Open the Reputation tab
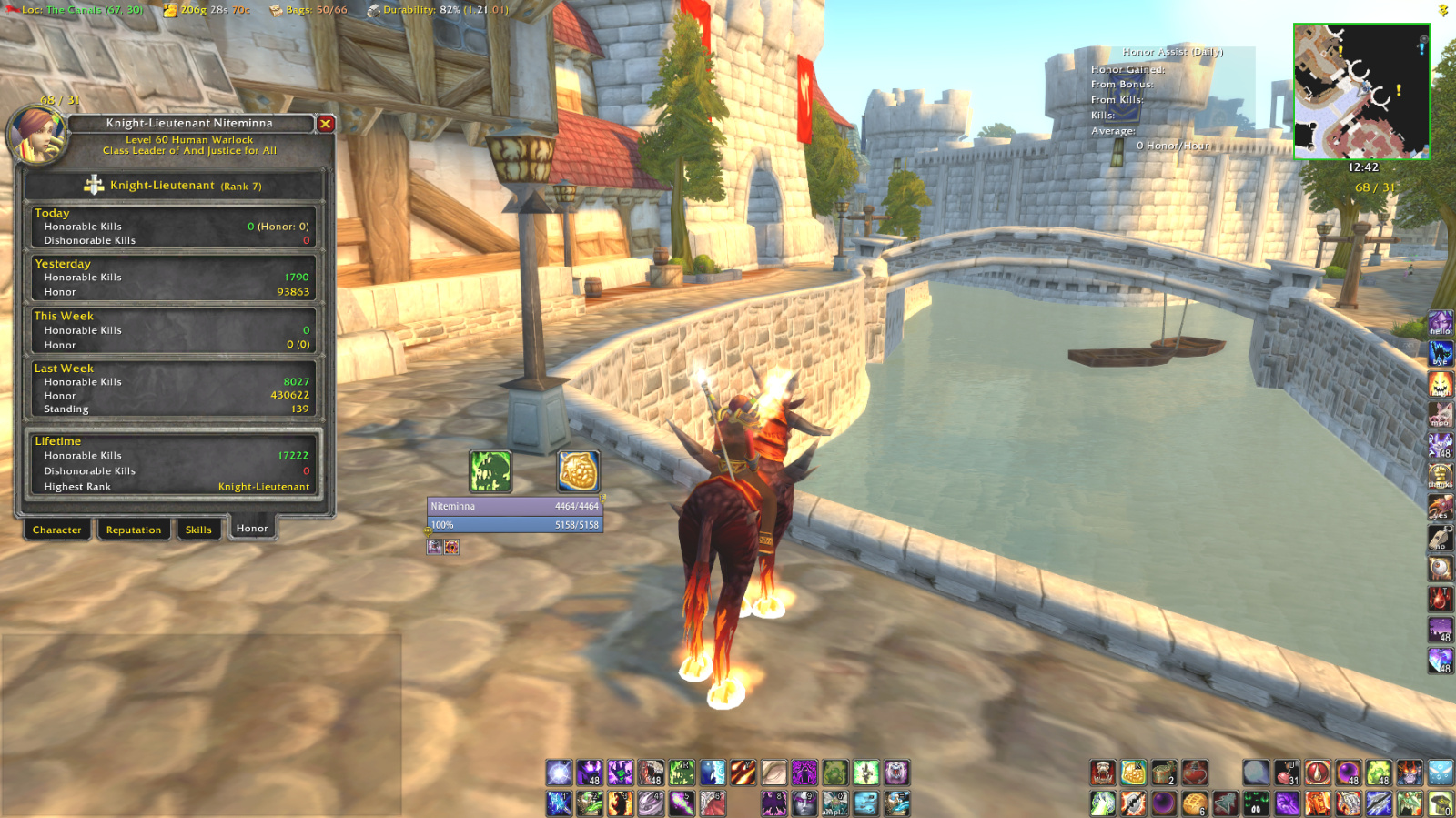The height and width of the screenshot is (818, 1456). pyautogui.click(x=134, y=530)
